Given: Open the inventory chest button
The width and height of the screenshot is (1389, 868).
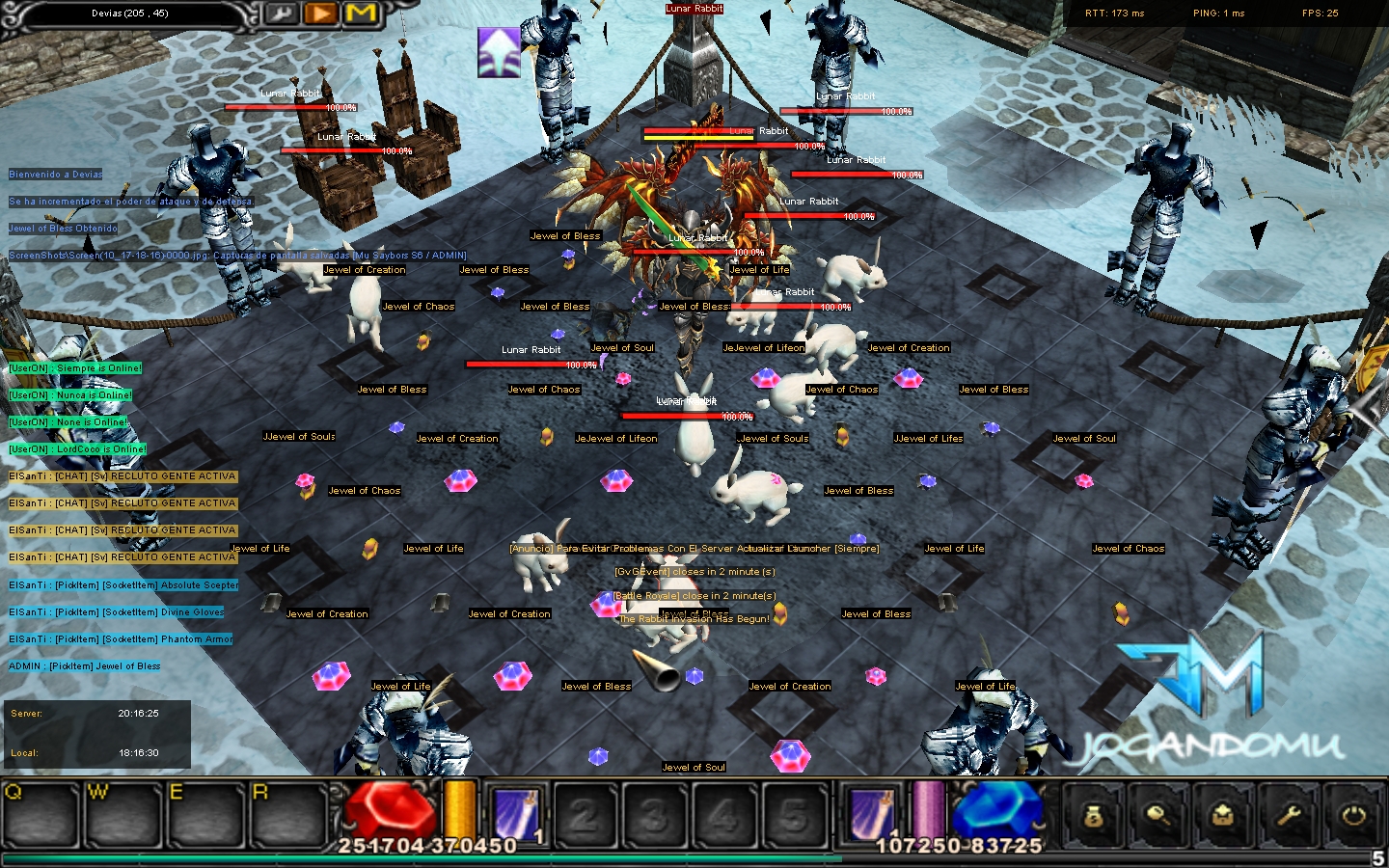Looking at the screenshot, I should click(1223, 816).
